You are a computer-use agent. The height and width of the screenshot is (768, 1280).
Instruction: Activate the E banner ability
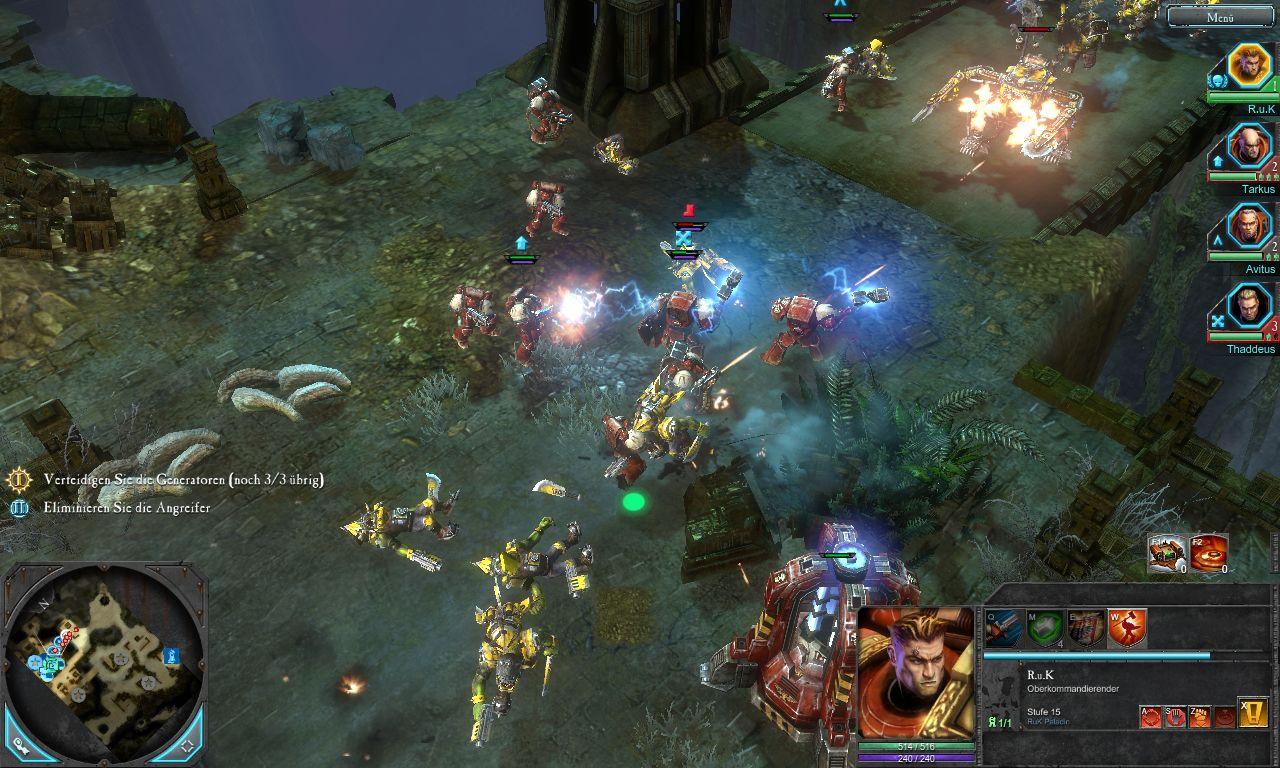[x=1086, y=628]
